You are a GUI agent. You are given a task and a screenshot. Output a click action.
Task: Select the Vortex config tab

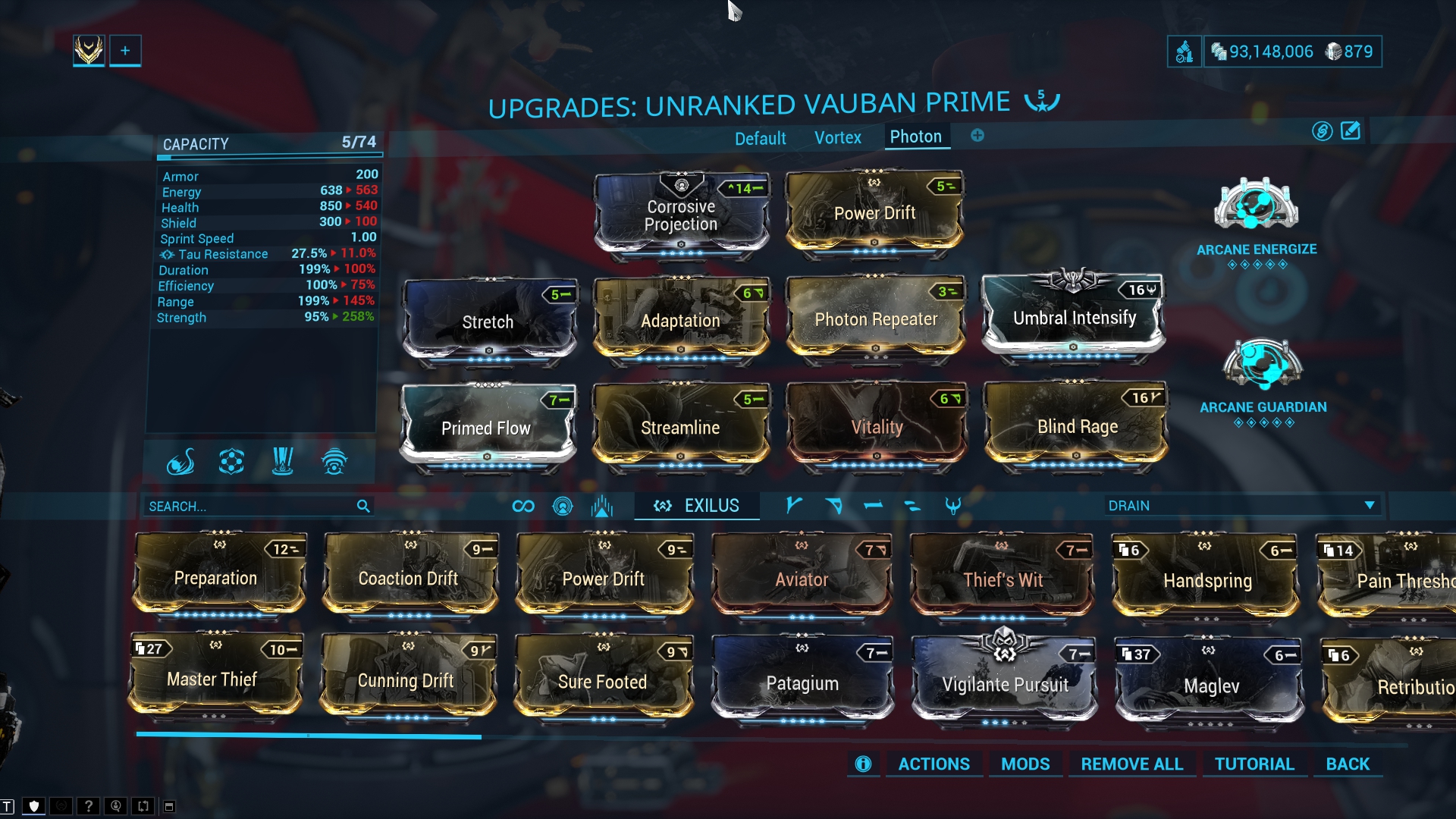[837, 138]
